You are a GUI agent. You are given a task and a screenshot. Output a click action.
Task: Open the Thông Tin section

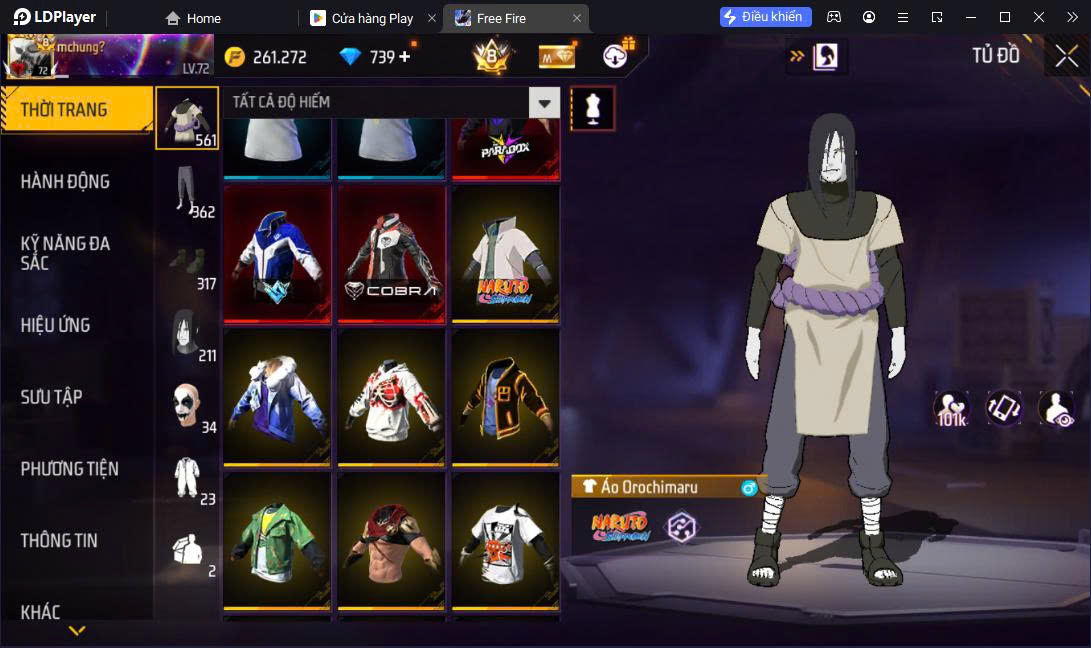point(59,540)
